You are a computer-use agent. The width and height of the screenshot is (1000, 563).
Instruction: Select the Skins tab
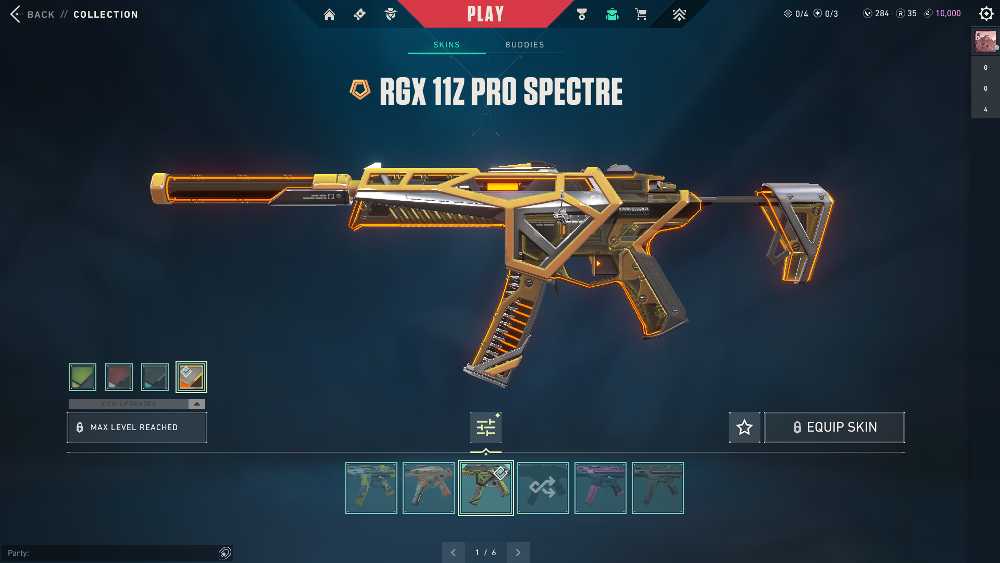click(x=446, y=45)
